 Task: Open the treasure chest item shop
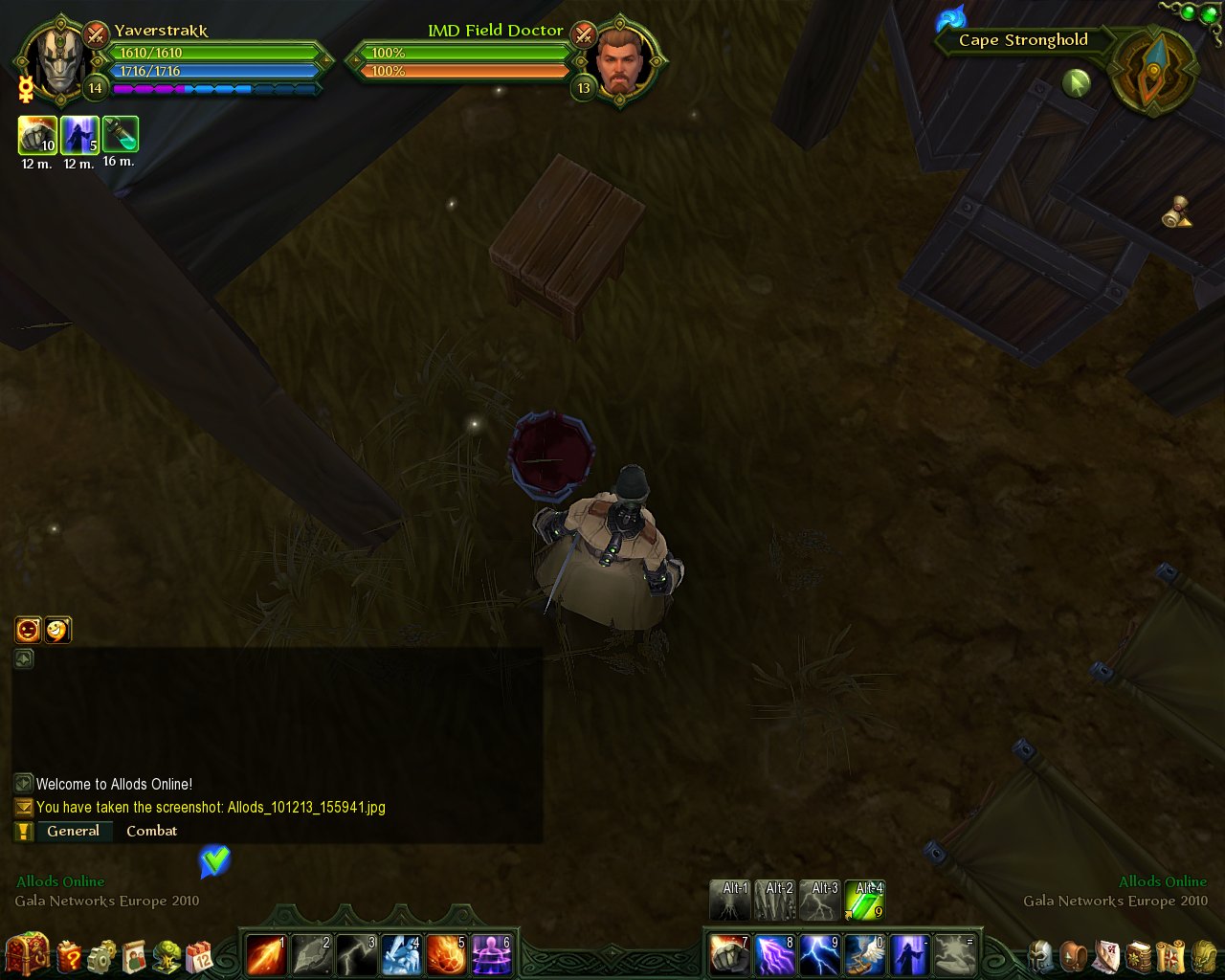pyautogui.click(x=27, y=953)
